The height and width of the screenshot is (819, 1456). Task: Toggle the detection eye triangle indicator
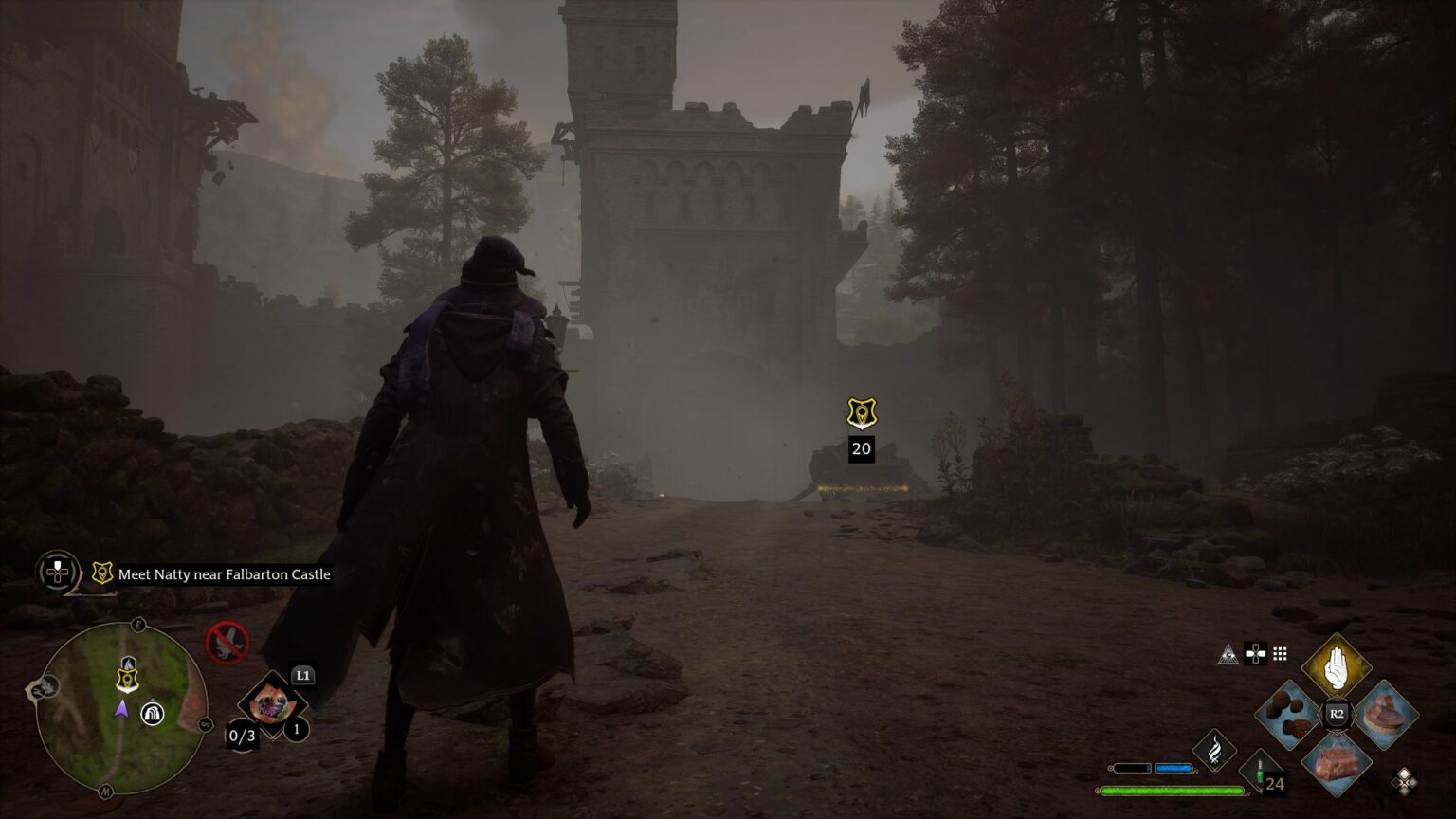pyautogui.click(x=1228, y=654)
